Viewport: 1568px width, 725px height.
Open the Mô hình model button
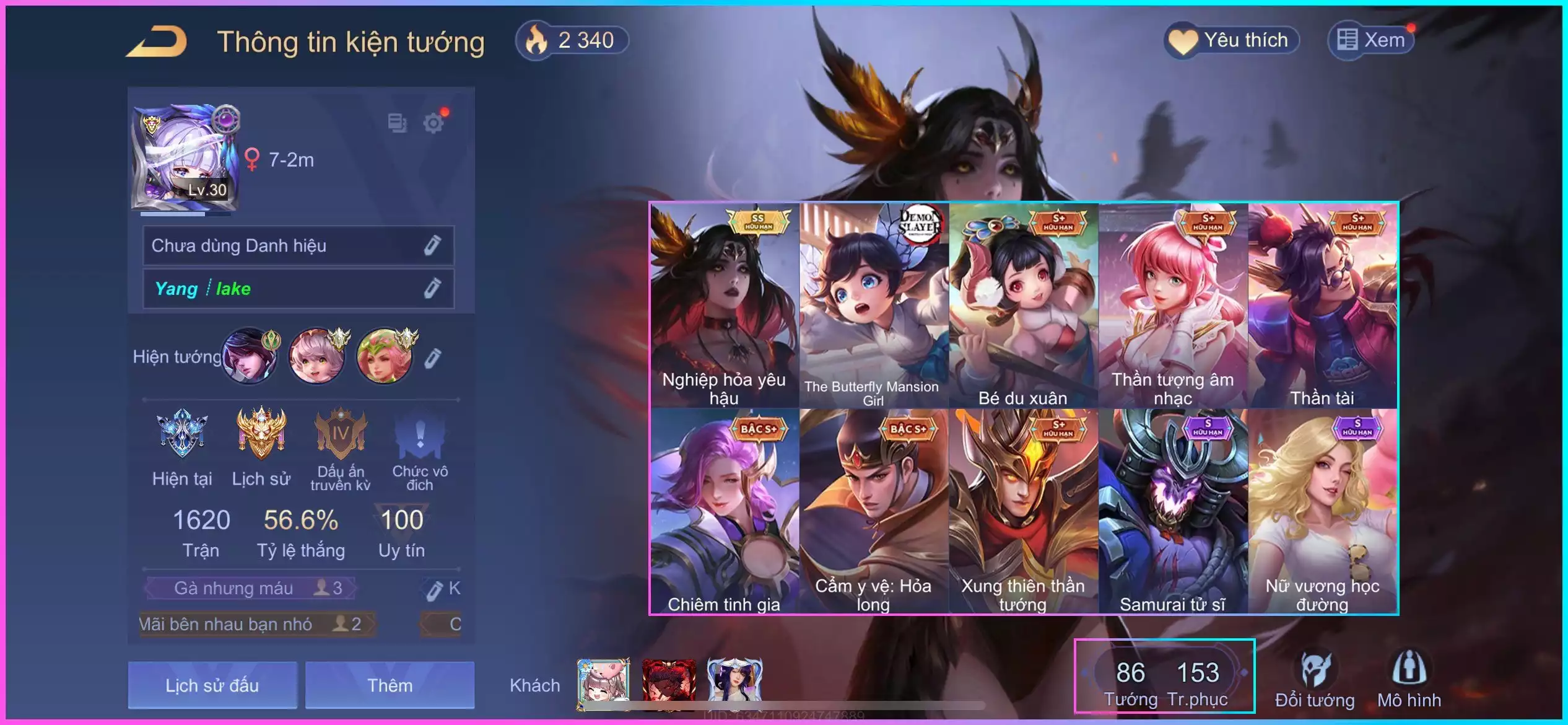[x=1409, y=680]
